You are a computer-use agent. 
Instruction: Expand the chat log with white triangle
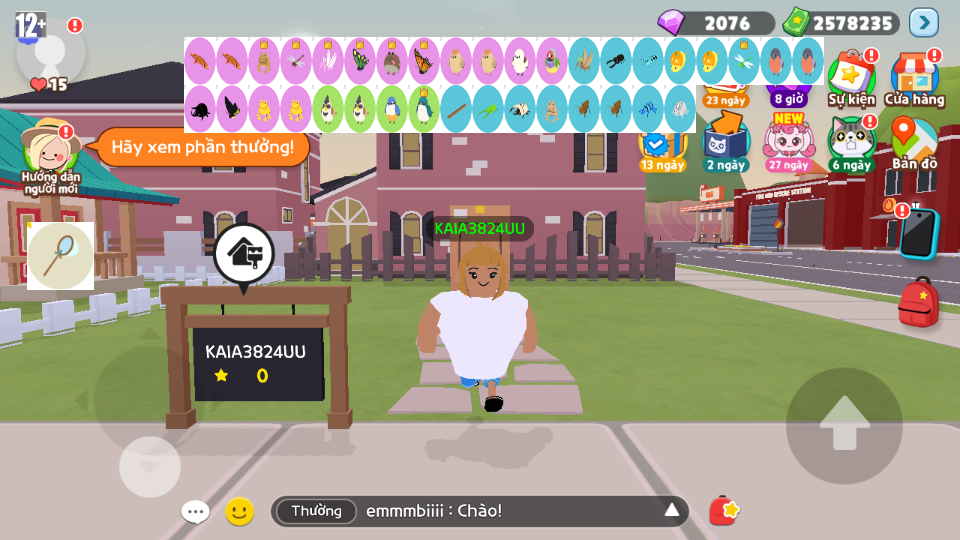click(672, 511)
